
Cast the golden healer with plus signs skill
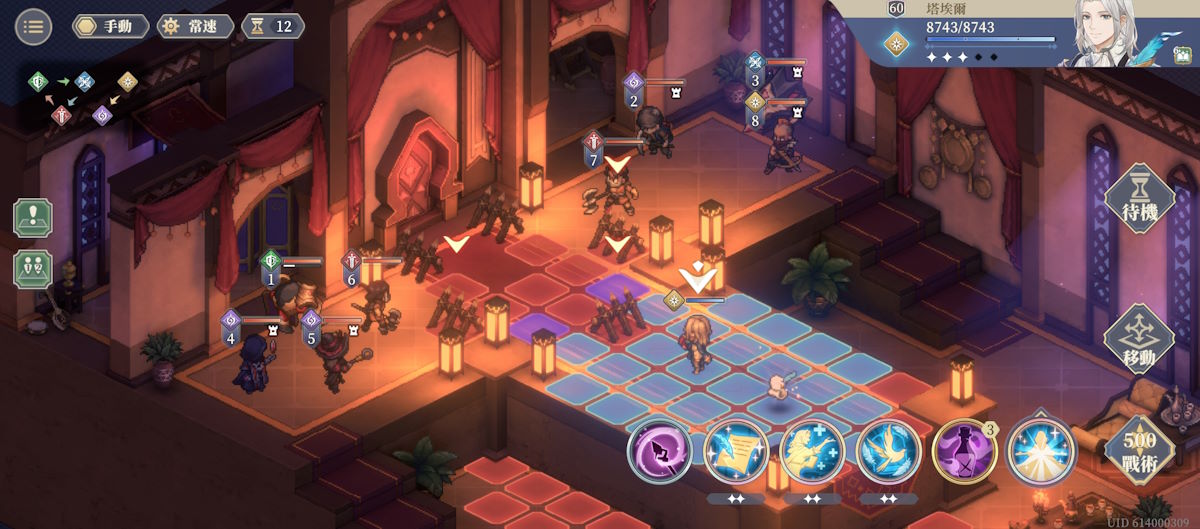coord(812,452)
